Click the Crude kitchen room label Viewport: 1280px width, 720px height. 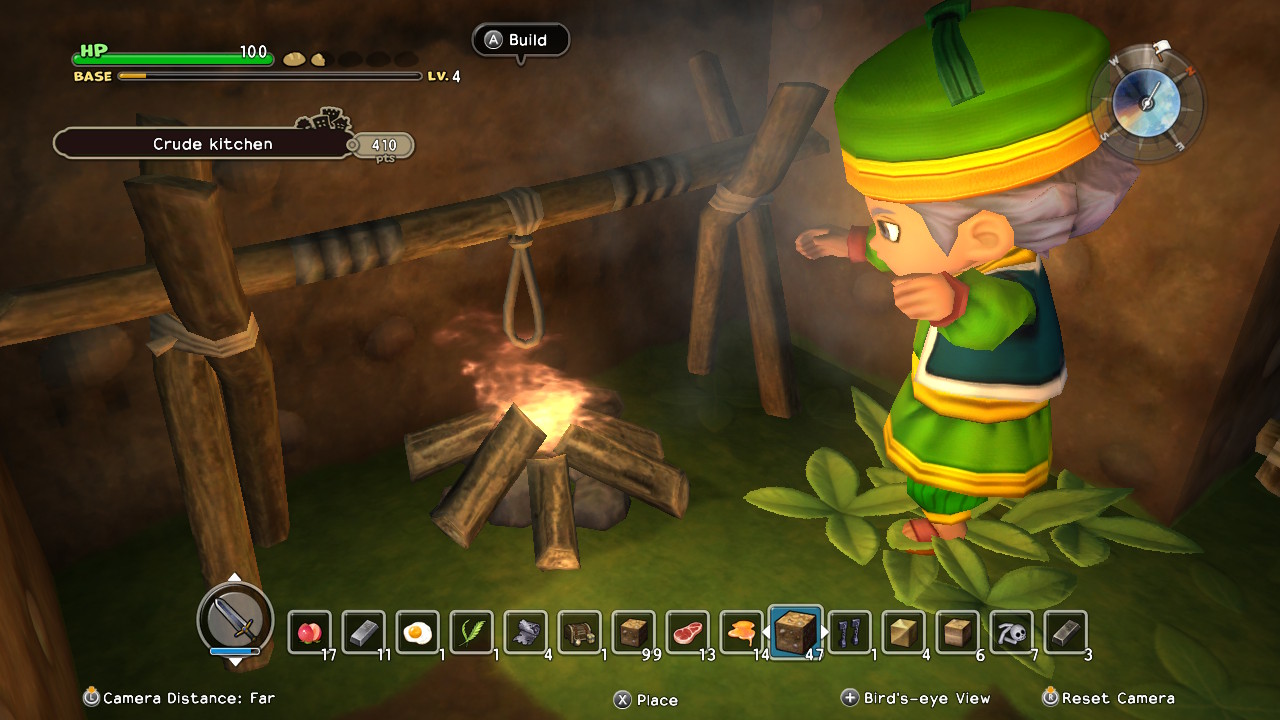[x=212, y=144]
